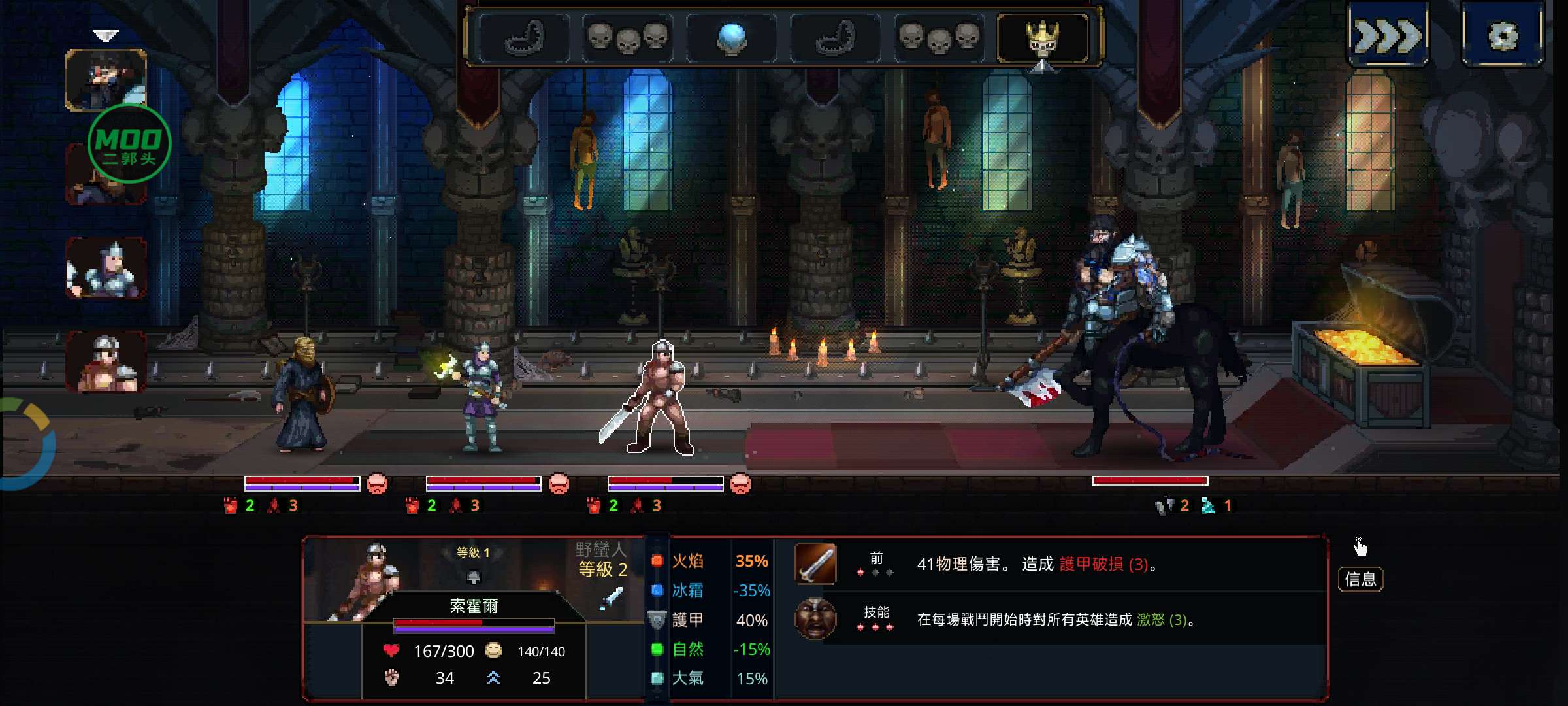Click the blue orb stage node
Screen dimensions: 1568x706
732,37
